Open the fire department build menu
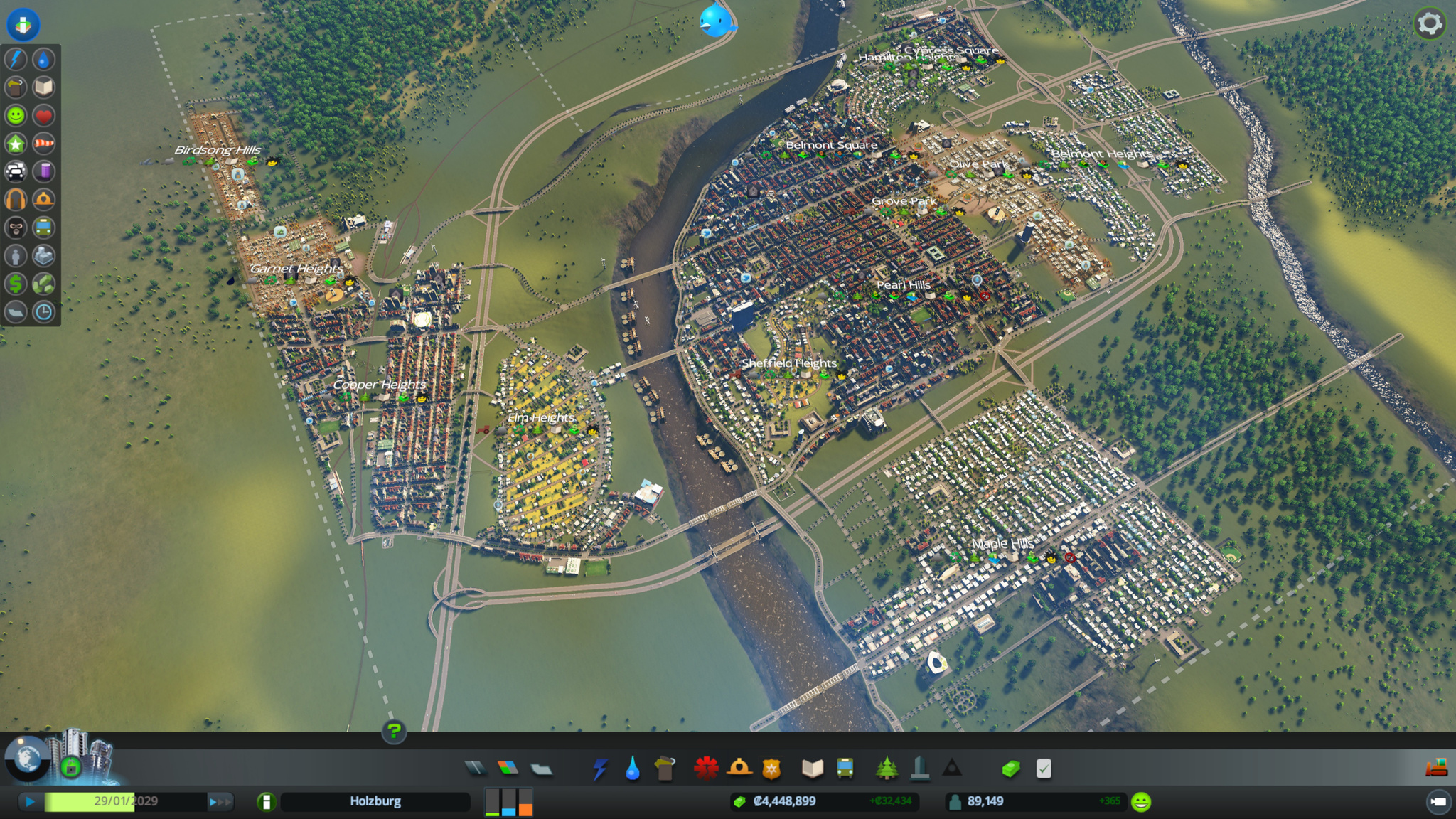 739,768
